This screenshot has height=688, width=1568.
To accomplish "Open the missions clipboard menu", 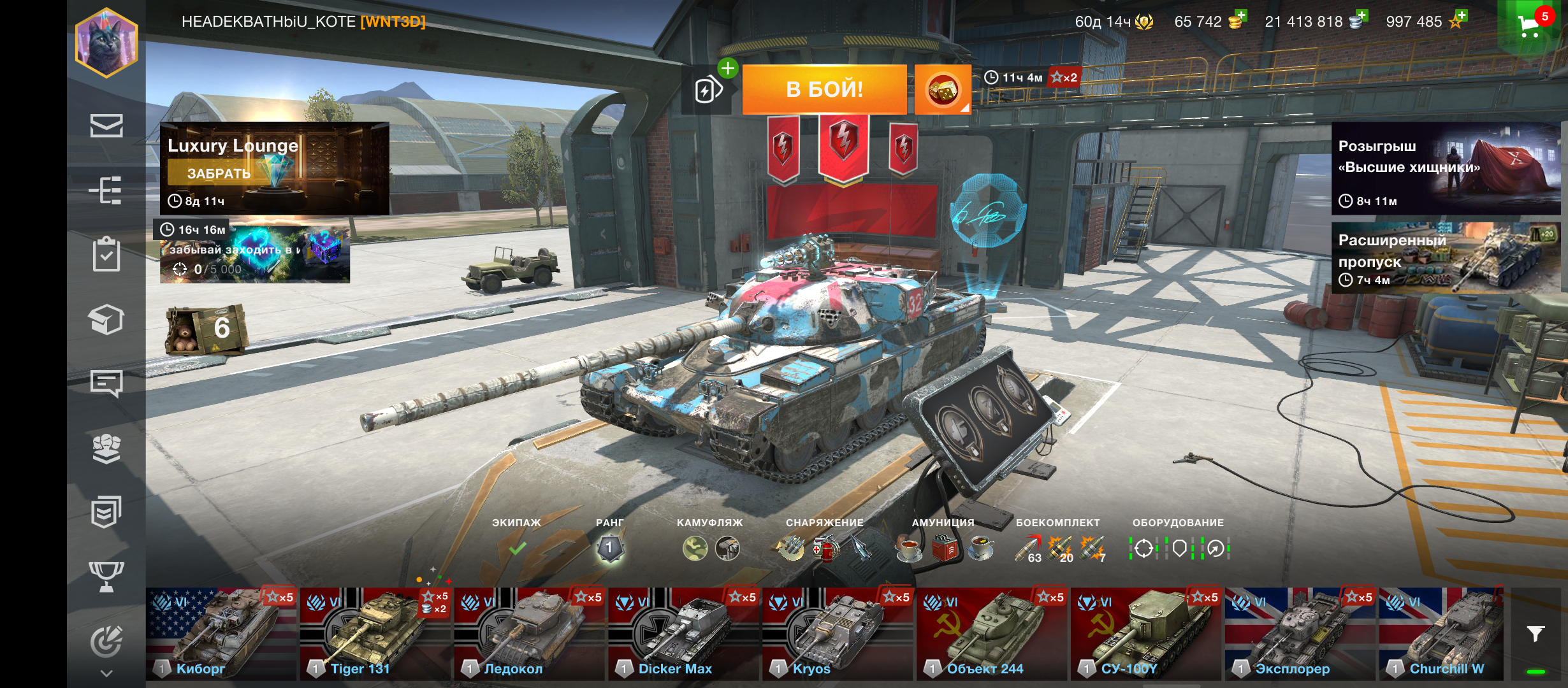I will point(106,254).
